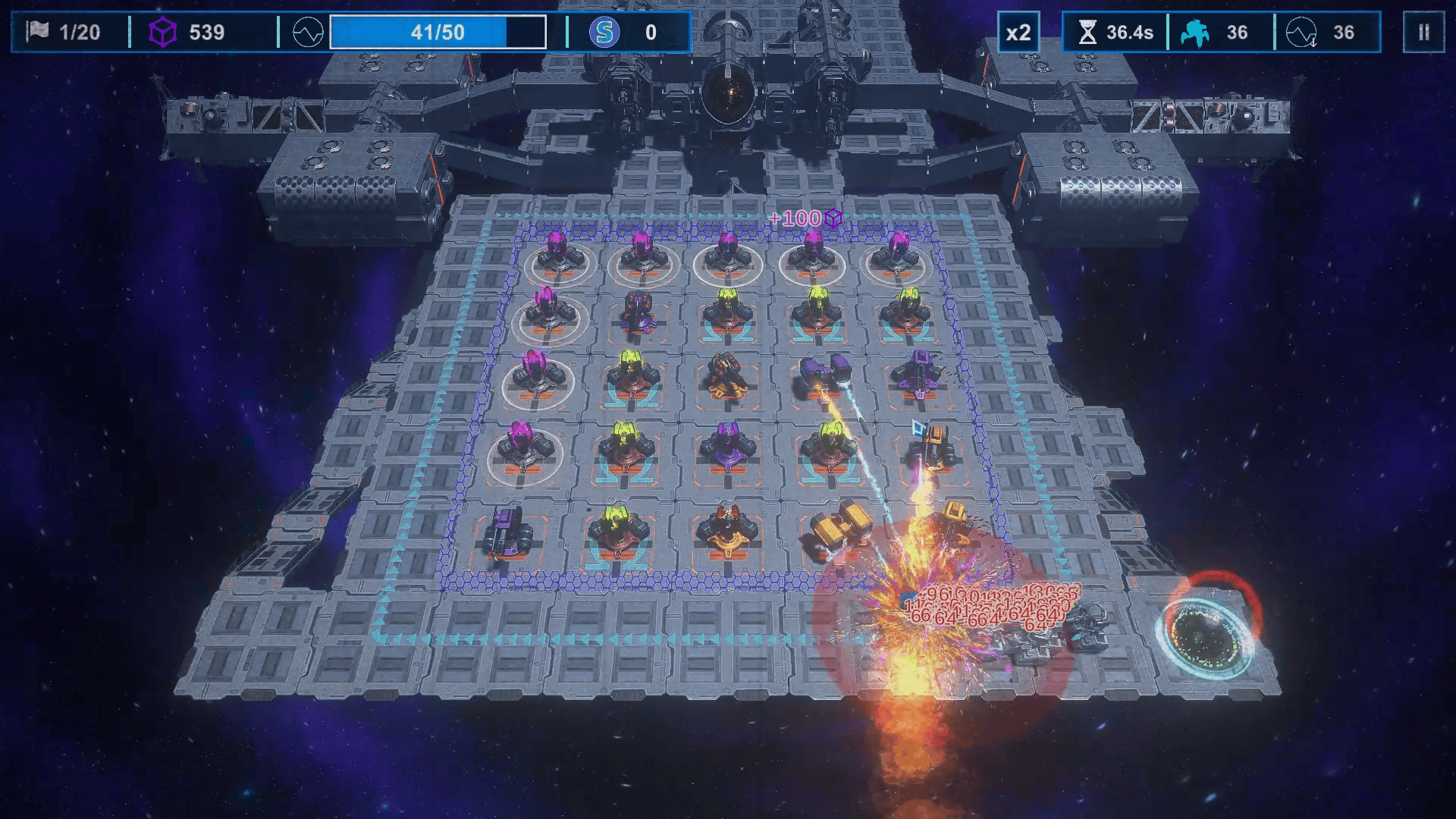Toggle the x2 game speed
The image size is (1456, 819).
pyautogui.click(x=1018, y=33)
